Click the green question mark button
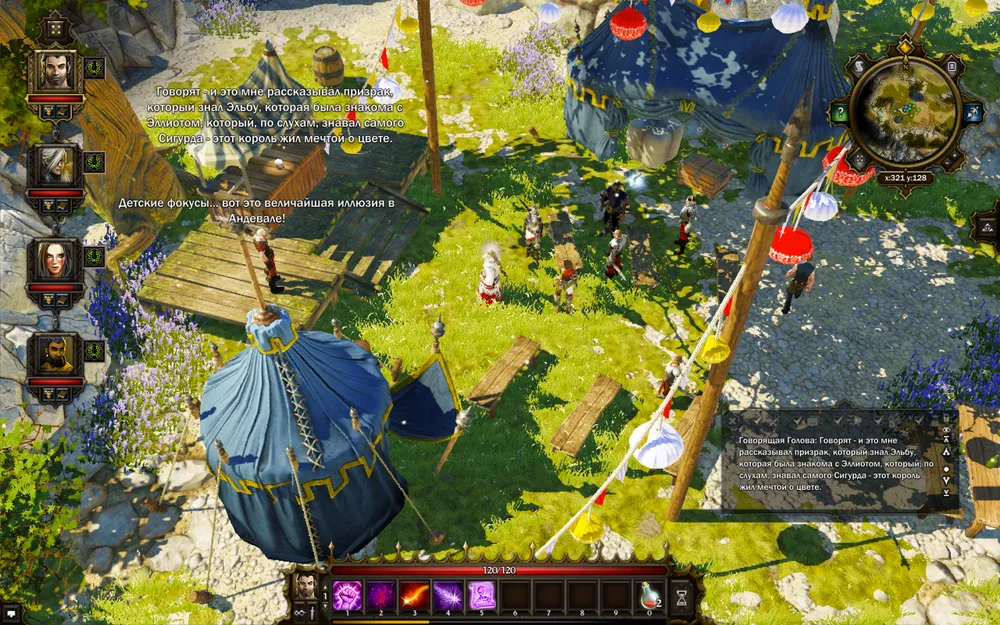 tap(840, 113)
